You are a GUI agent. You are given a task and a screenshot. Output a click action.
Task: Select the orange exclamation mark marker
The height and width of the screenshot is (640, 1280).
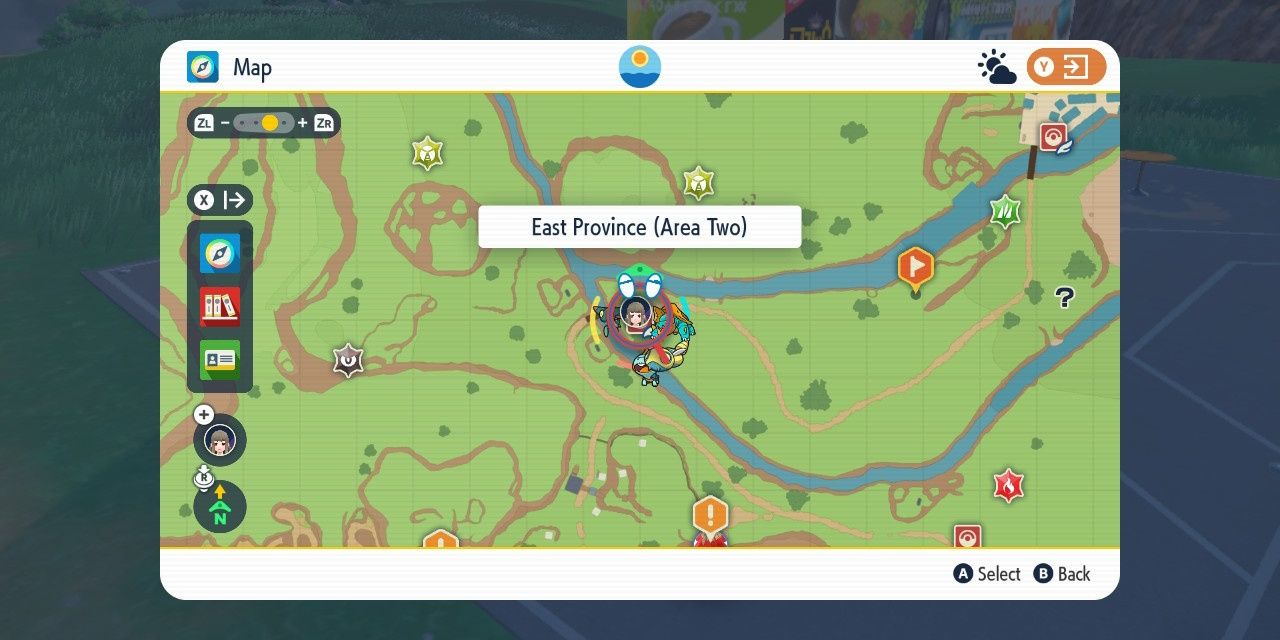(x=710, y=517)
